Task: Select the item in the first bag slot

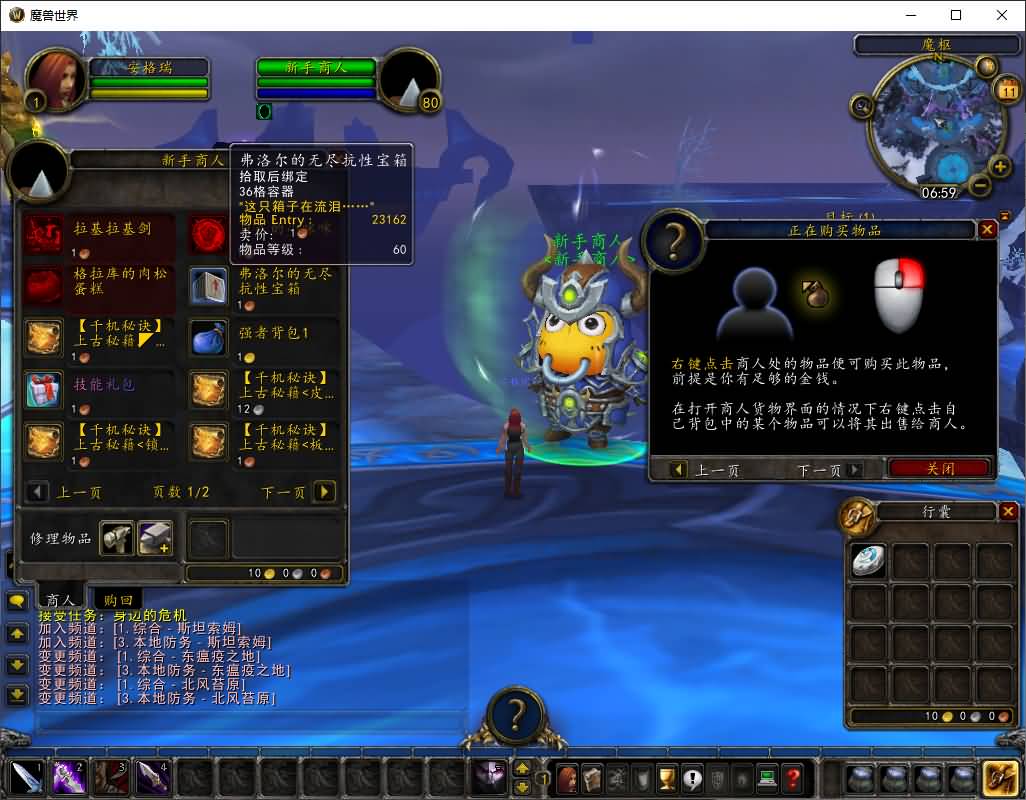Action: coord(868,560)
